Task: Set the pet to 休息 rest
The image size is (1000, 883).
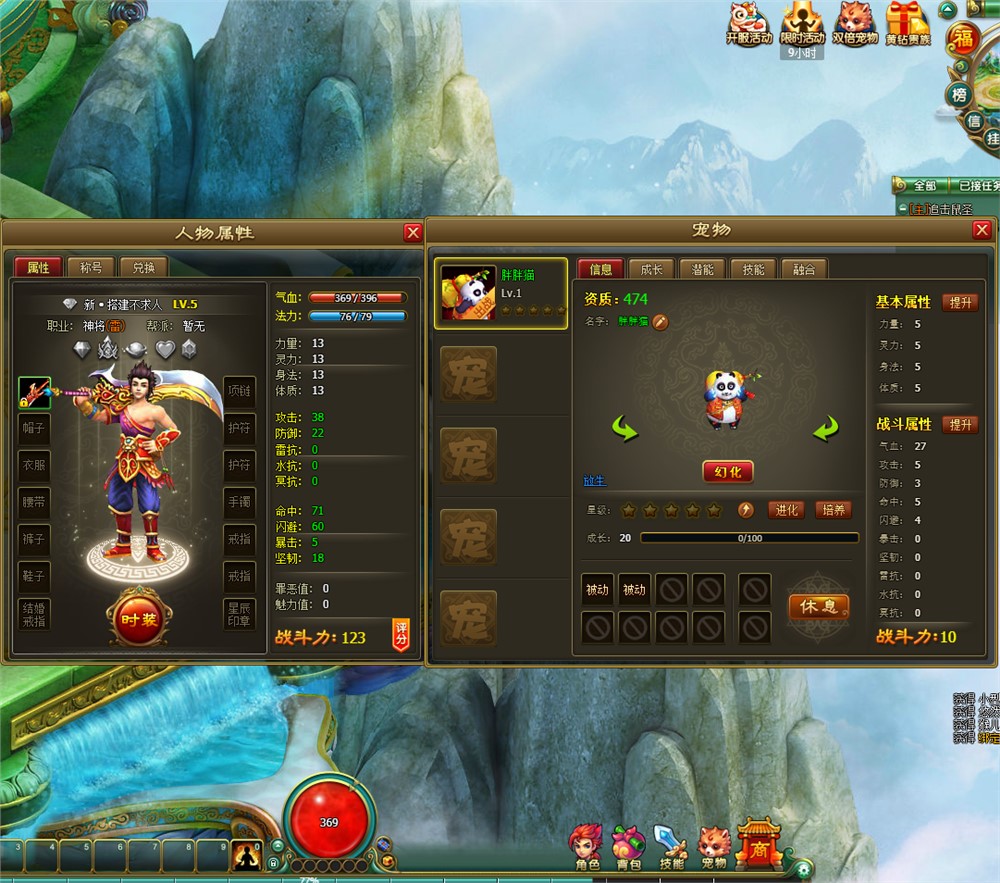Action: point(818,606)
